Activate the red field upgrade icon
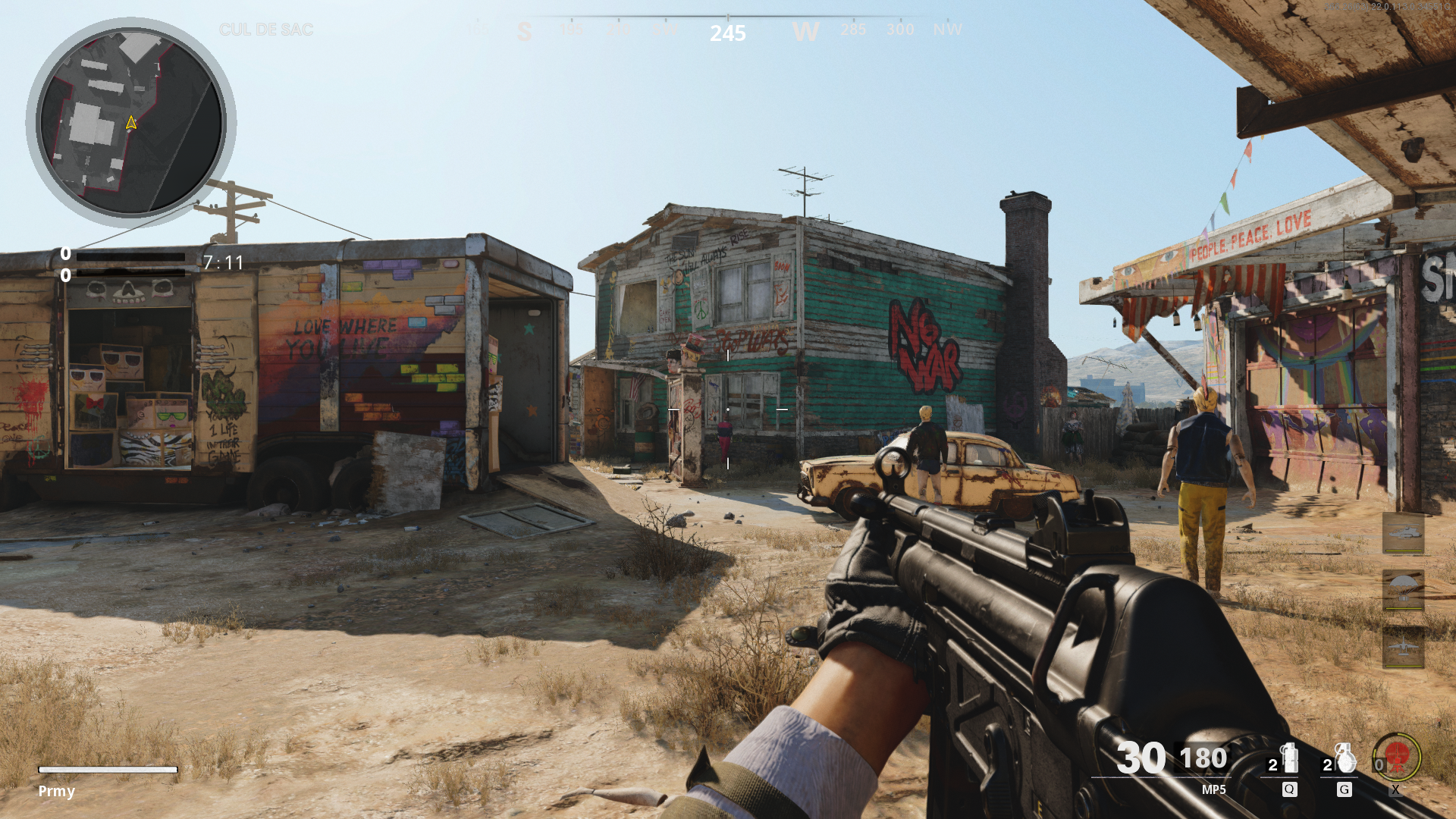 click(1397, 756)
